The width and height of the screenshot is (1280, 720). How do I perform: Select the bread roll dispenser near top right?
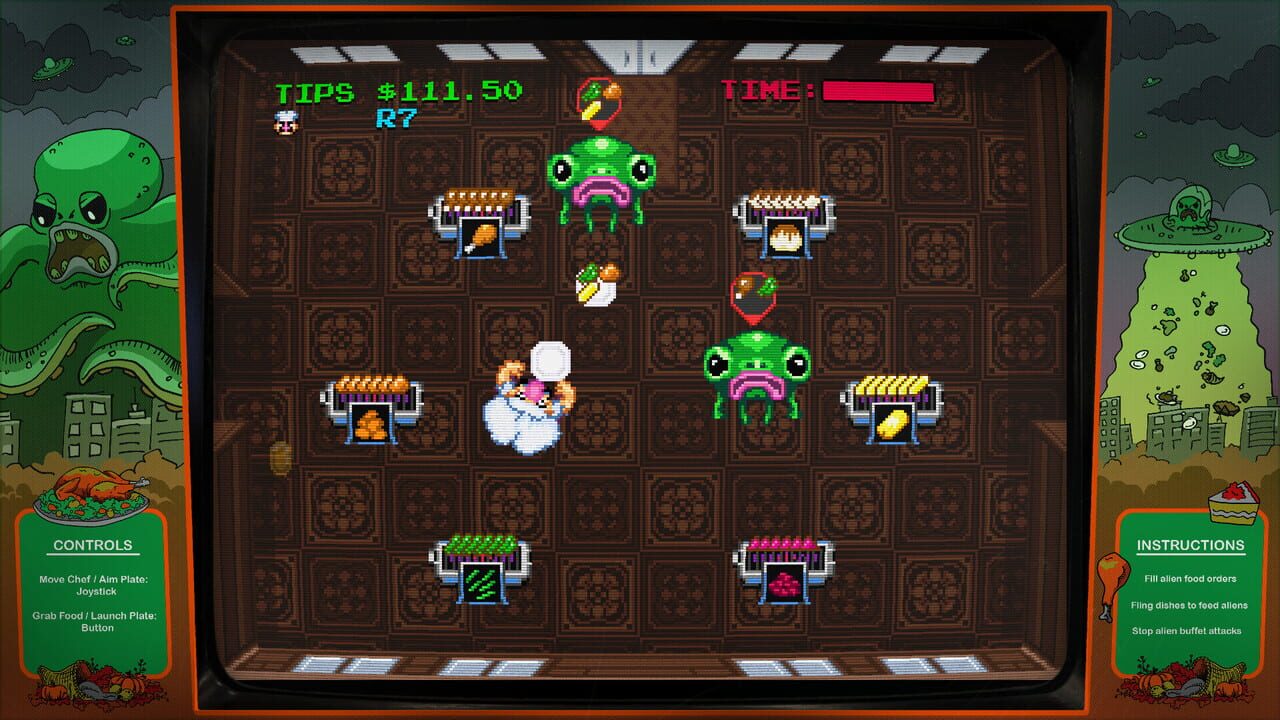[x=785, y=222]
